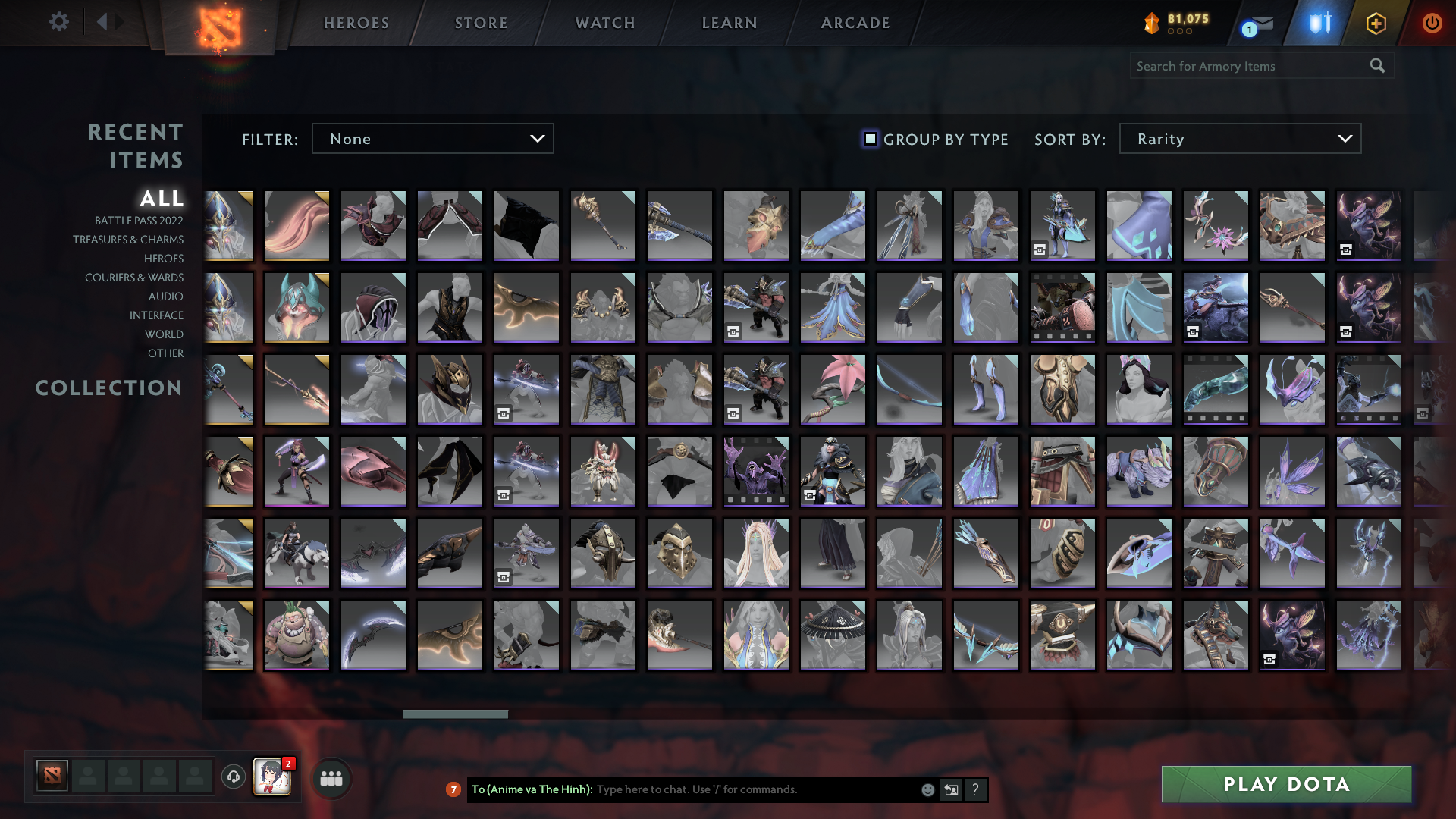Screen dimensions: 1456x819
Task: Click the headset voice chat icon
Action: (x=234, y=777)
